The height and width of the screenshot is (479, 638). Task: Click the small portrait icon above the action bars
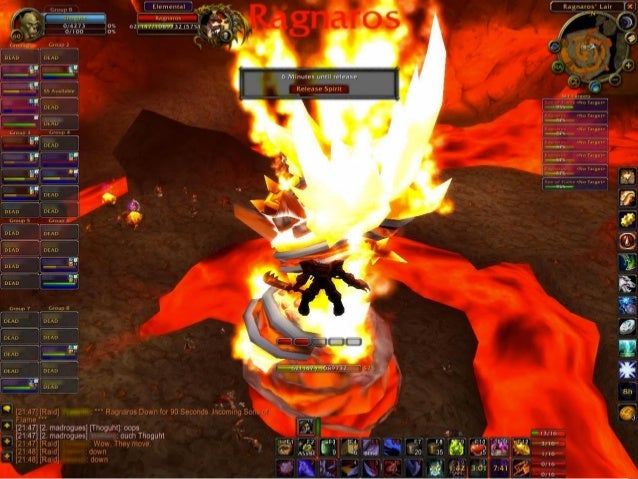click(x=308, y=428)
